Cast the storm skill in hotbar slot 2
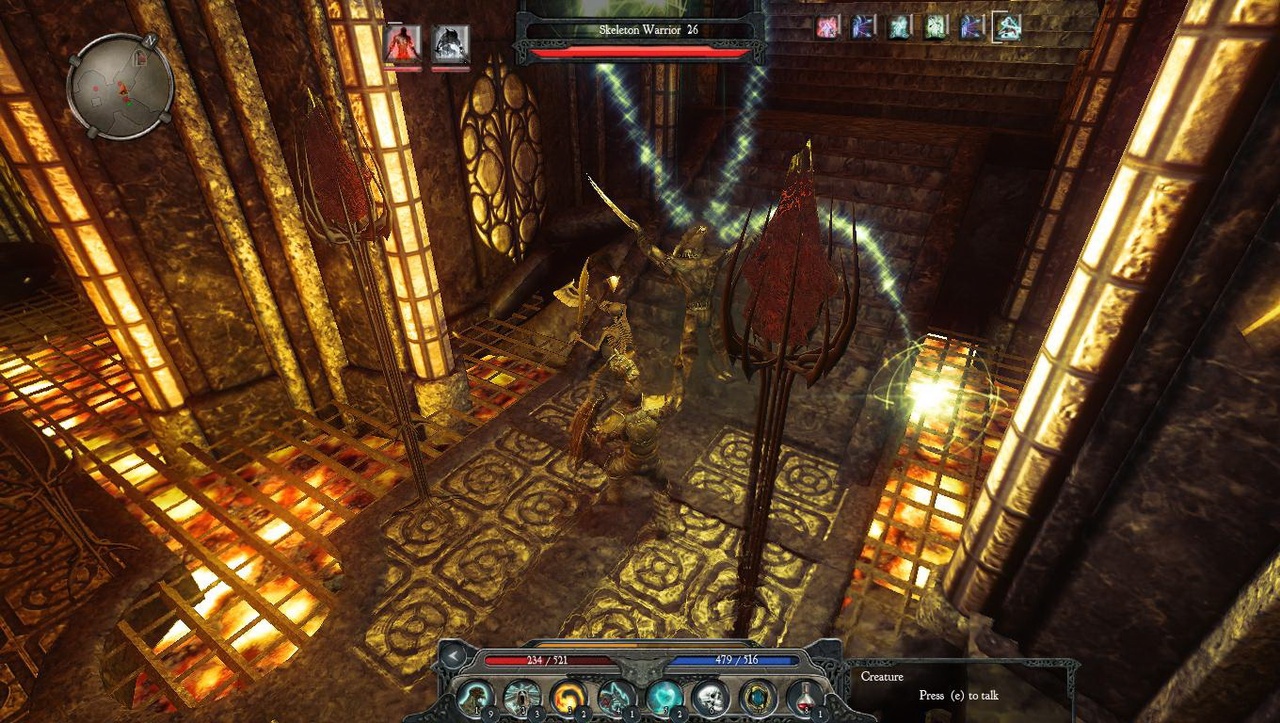Image resolution: width=1280 pixels, height=723 pixels. click(x=709, y=695)
